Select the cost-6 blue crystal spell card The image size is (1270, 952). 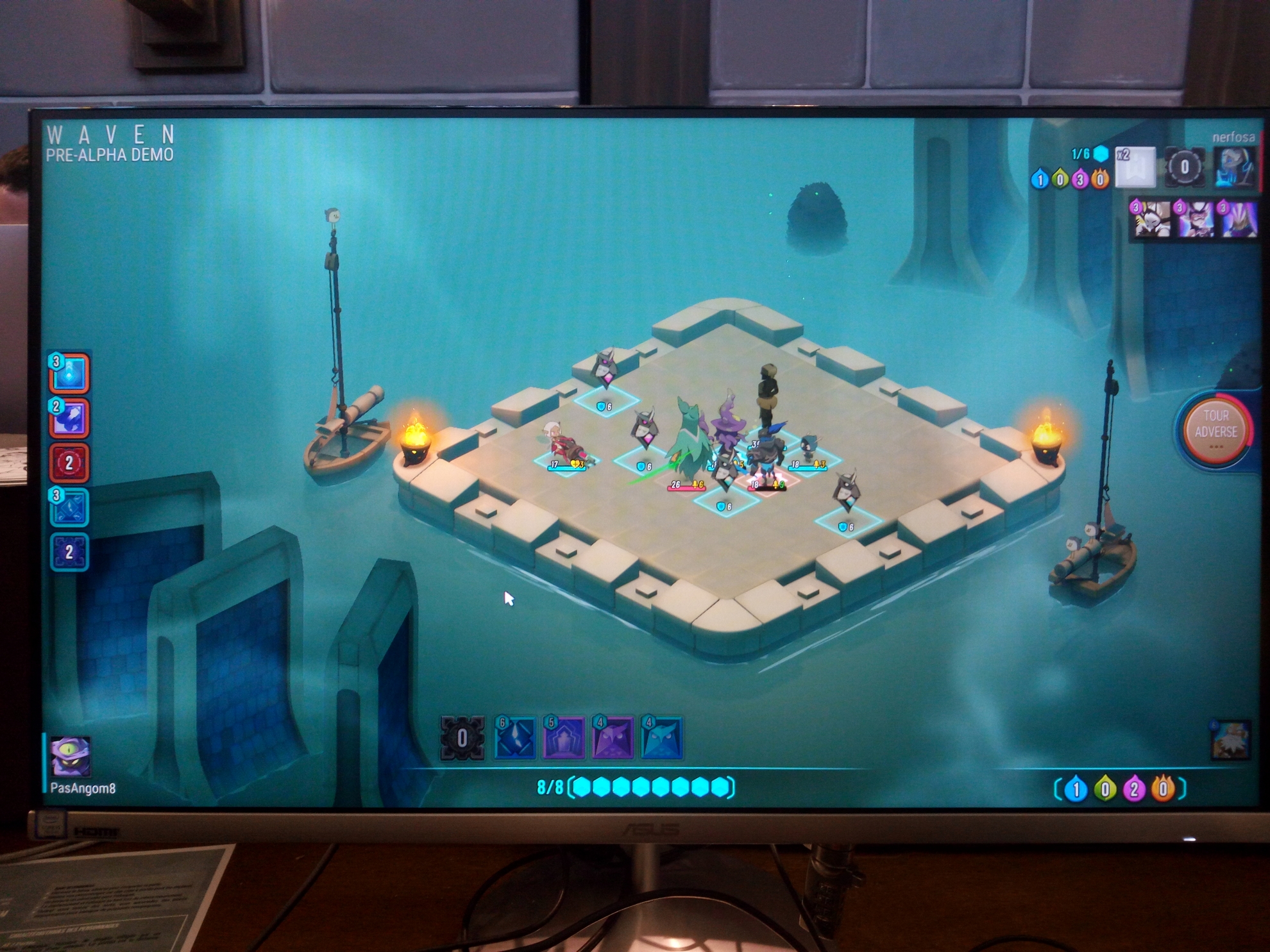[514, 739]
